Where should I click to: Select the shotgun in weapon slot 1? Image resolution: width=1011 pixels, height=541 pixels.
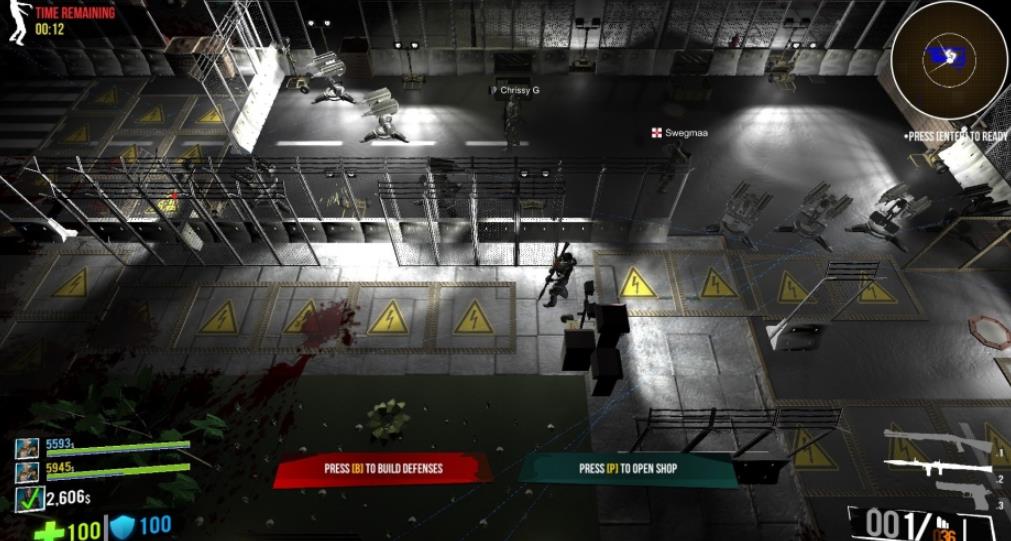point(936,441)
